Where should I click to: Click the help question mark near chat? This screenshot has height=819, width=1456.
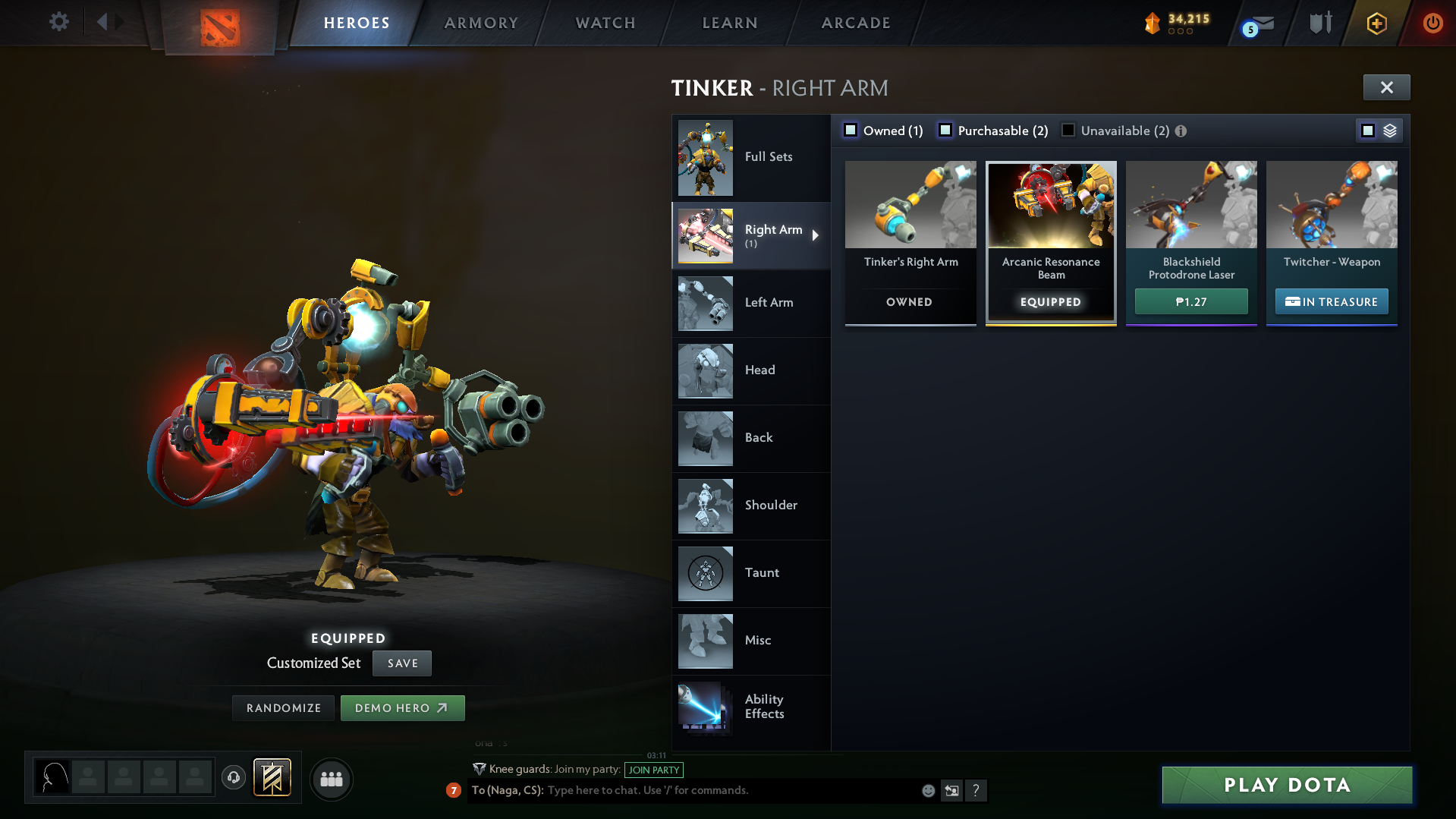coord(976,790)
